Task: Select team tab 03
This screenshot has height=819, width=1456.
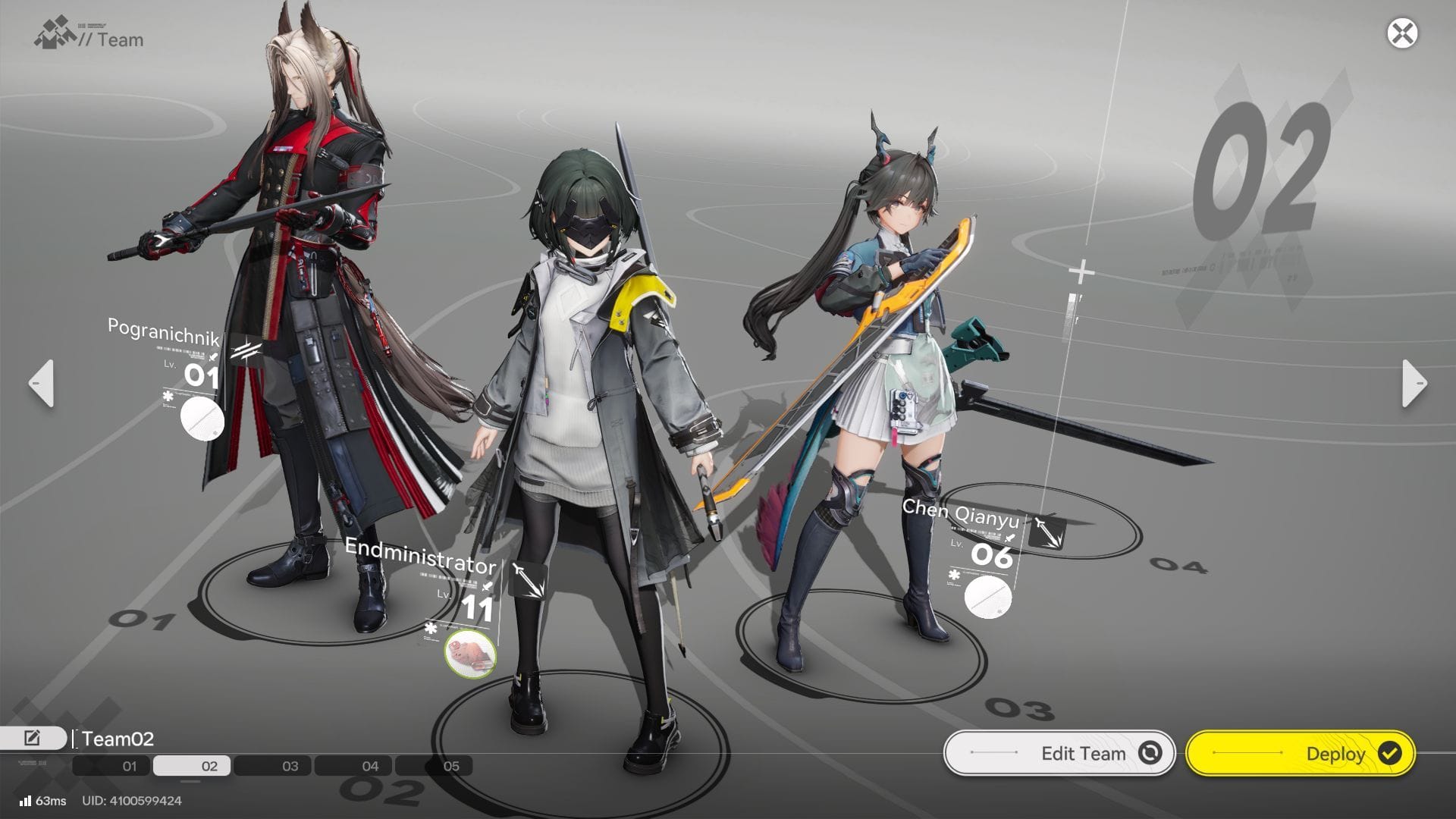Action: click(273, 766)
